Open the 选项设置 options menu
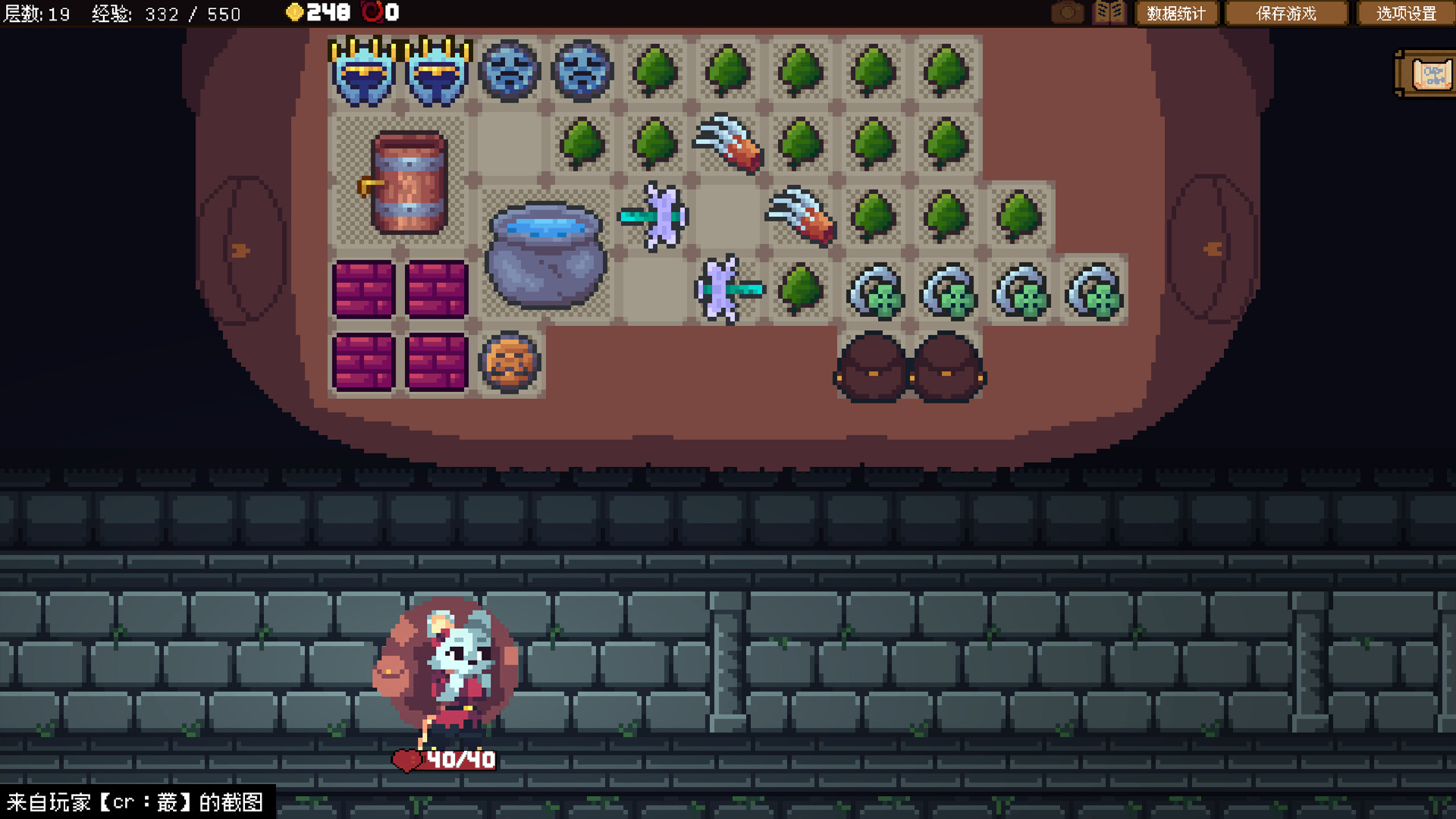 (1406, 14)
